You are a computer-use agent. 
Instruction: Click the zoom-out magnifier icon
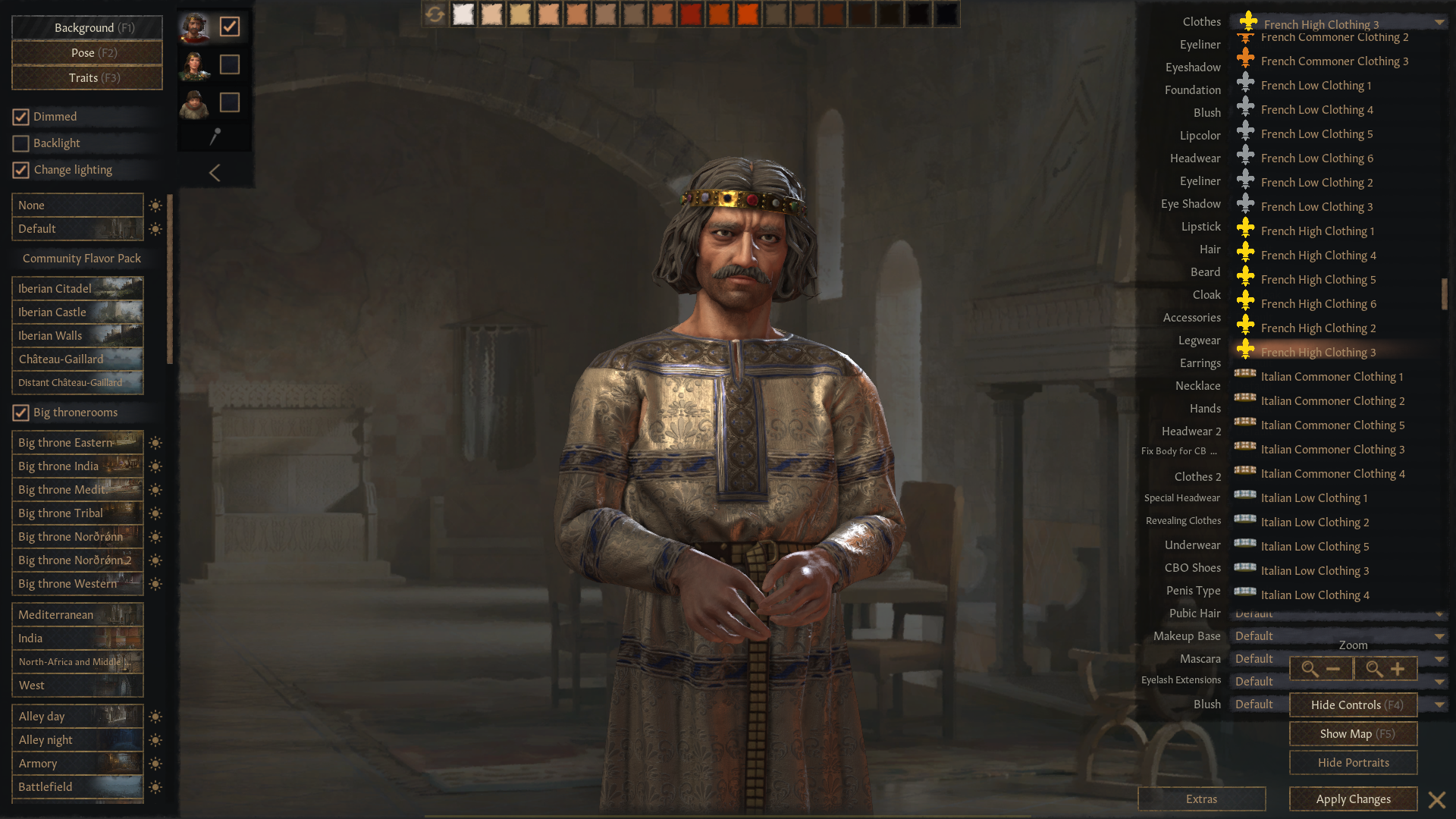[x=1320, y=668]
